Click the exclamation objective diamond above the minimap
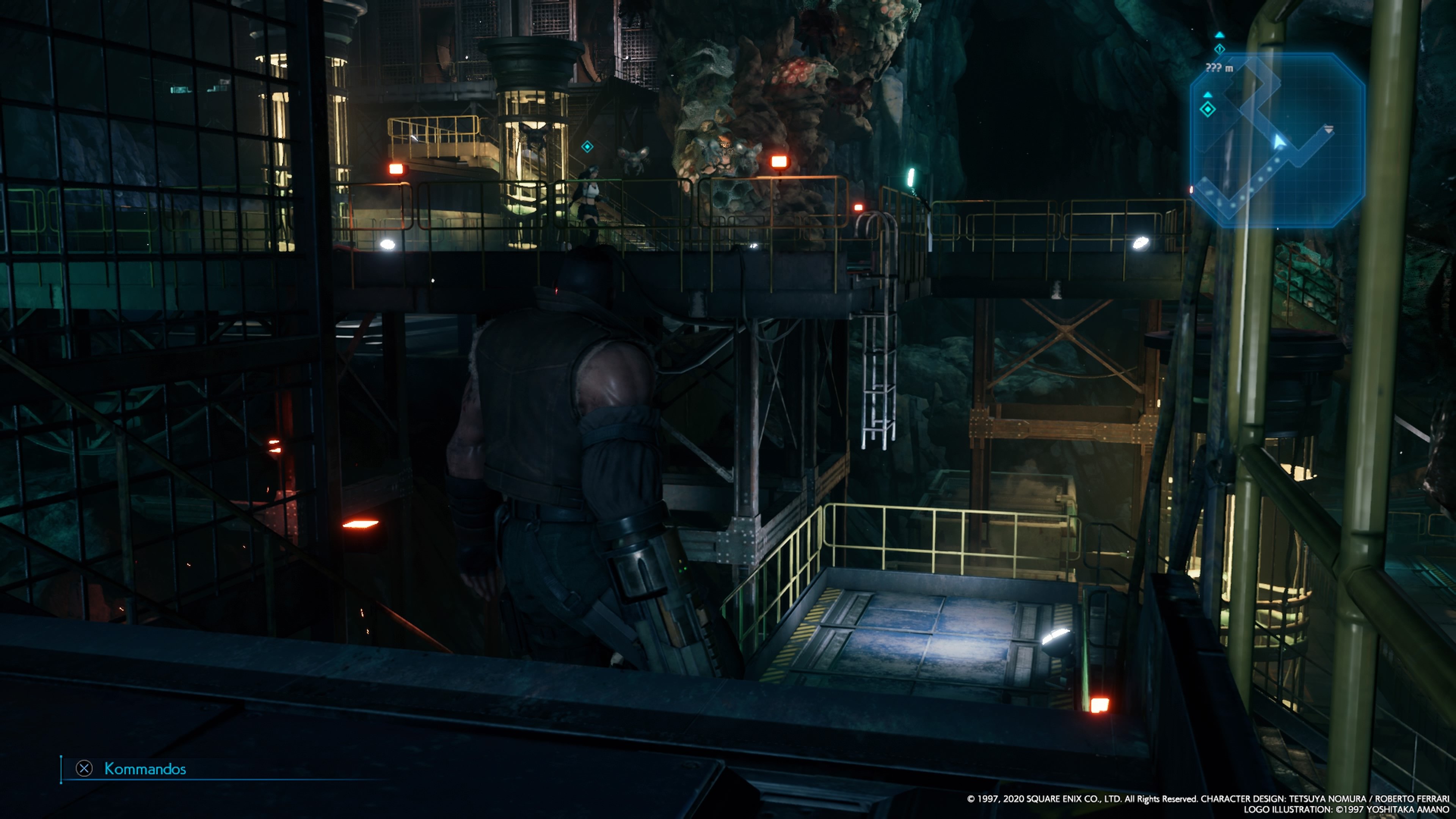Viewport: 1456px width, 819px height. (1220, 49)
